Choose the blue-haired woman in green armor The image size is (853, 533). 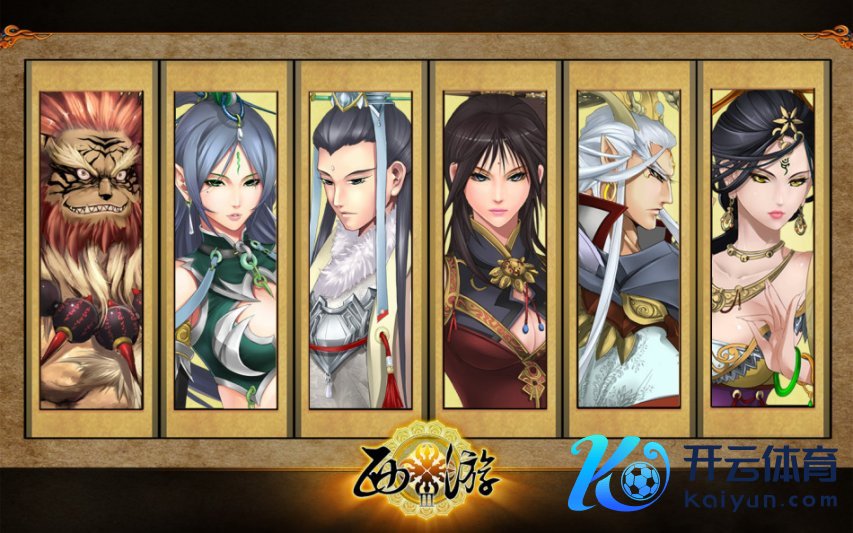(x=226, y=249)
